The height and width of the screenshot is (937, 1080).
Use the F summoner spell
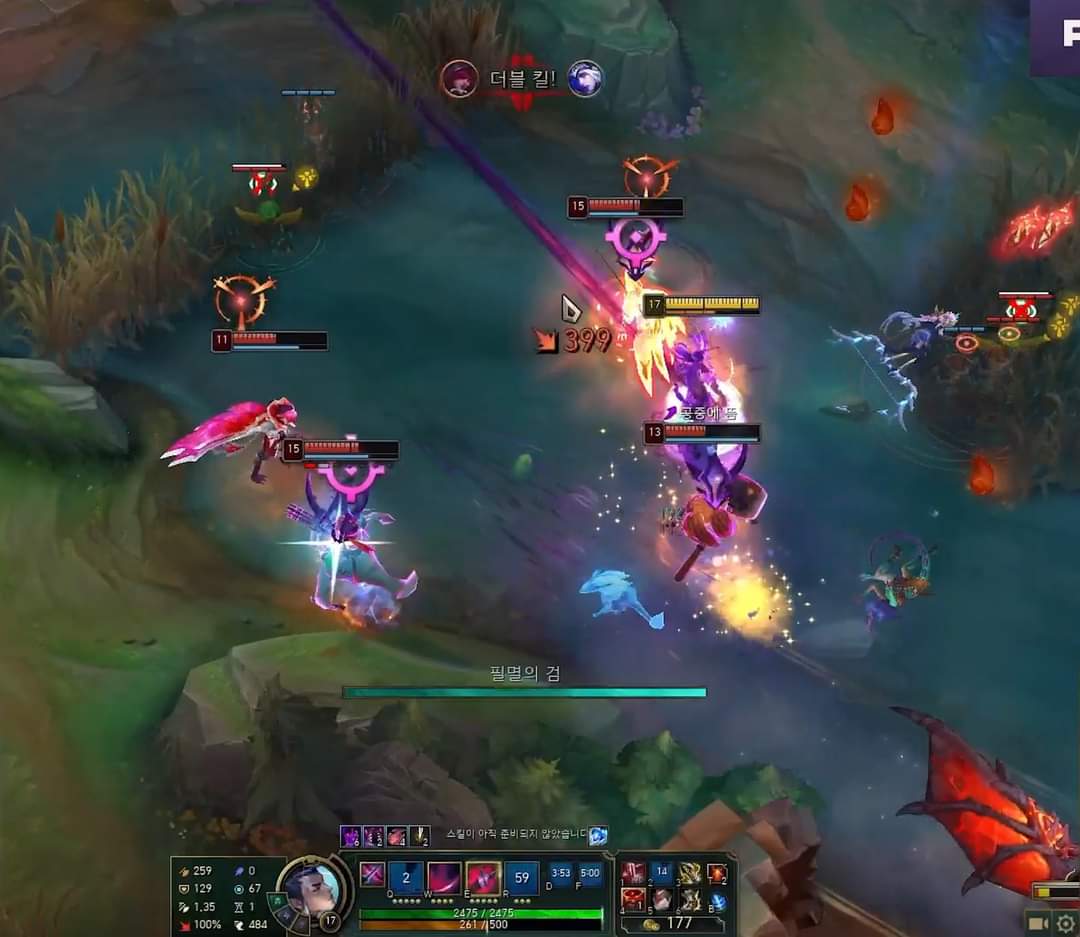[x=590, y=873]
